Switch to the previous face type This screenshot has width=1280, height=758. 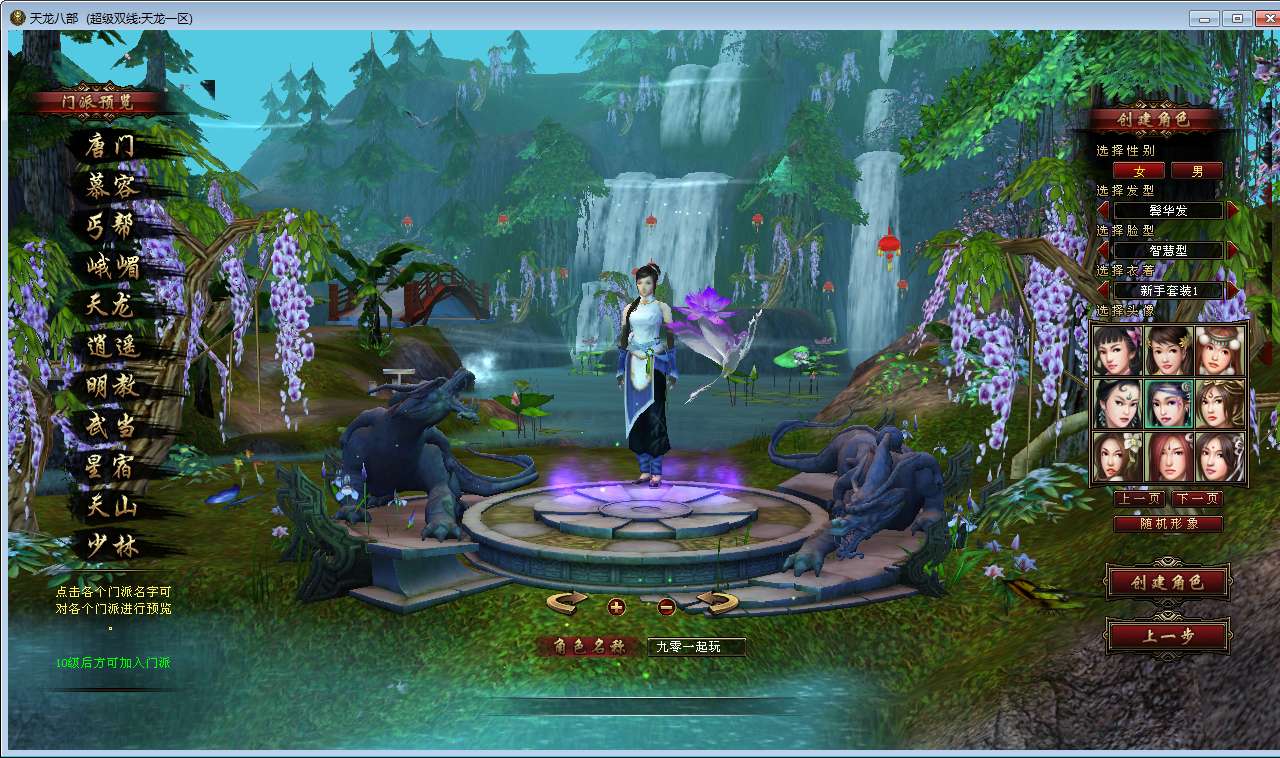[x=1104, y=250]
